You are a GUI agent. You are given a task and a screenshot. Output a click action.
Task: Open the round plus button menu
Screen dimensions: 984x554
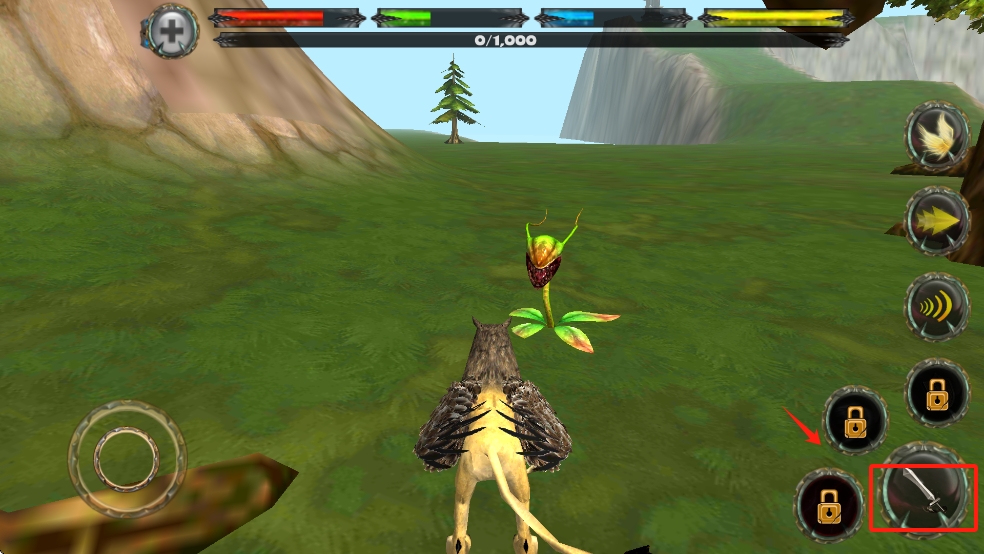point(173,31)
